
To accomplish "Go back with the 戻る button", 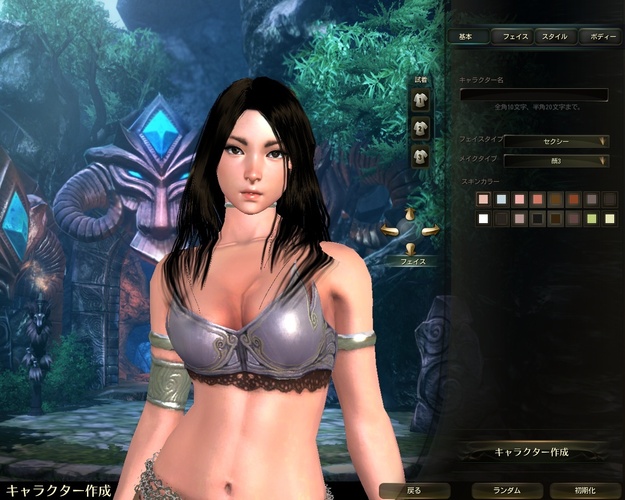I will coord(415,491).
